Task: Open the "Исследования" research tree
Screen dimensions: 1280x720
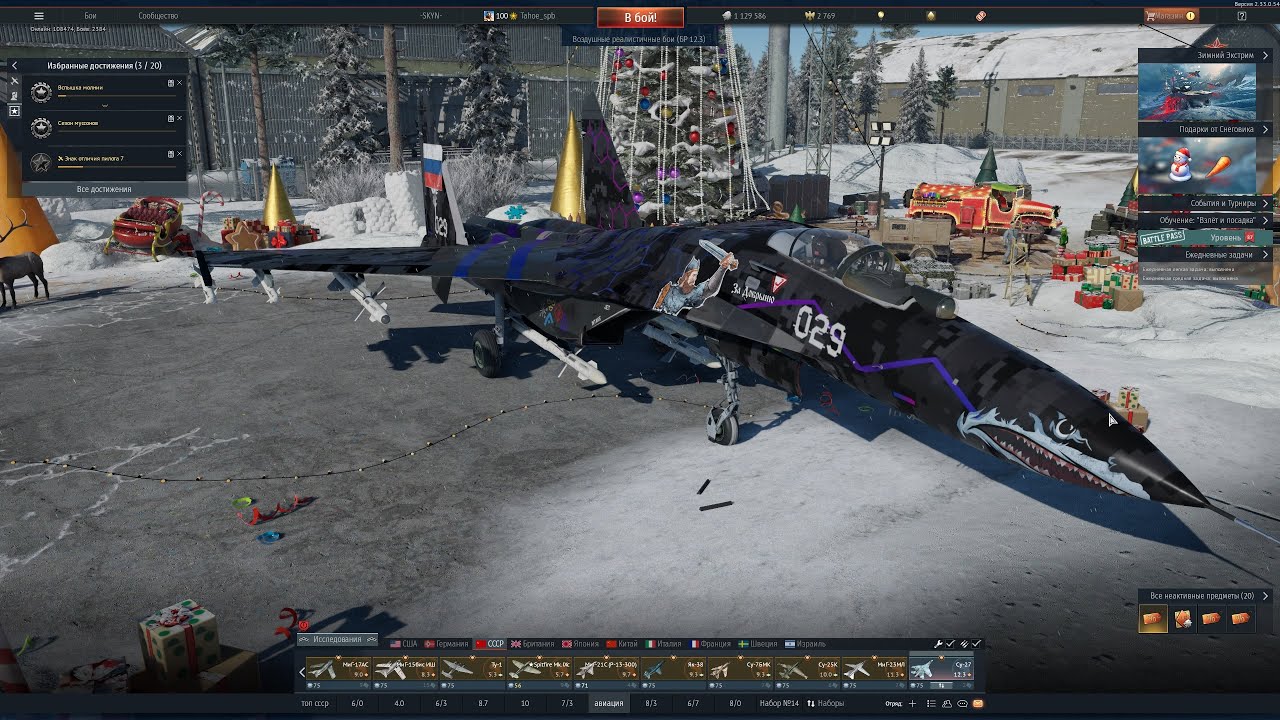Action: (337, 639)
